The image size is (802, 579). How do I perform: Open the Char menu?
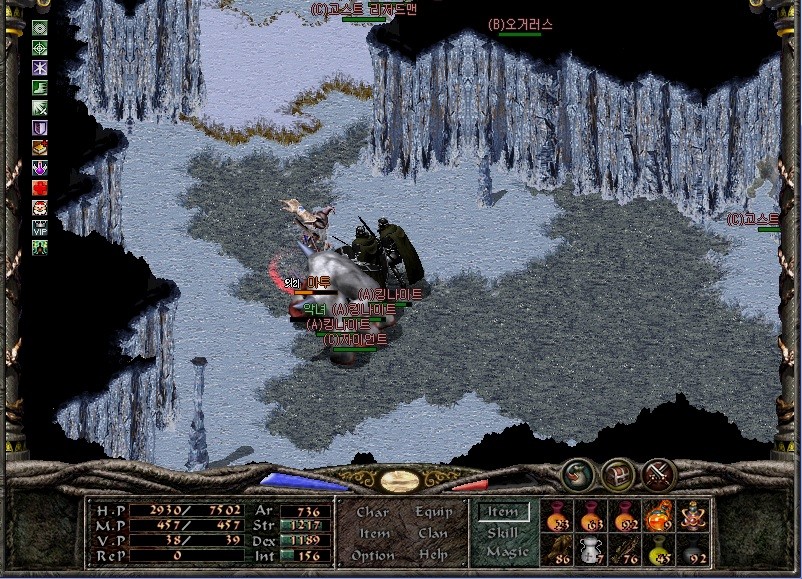pyautogui.click(x=372, y=512)
